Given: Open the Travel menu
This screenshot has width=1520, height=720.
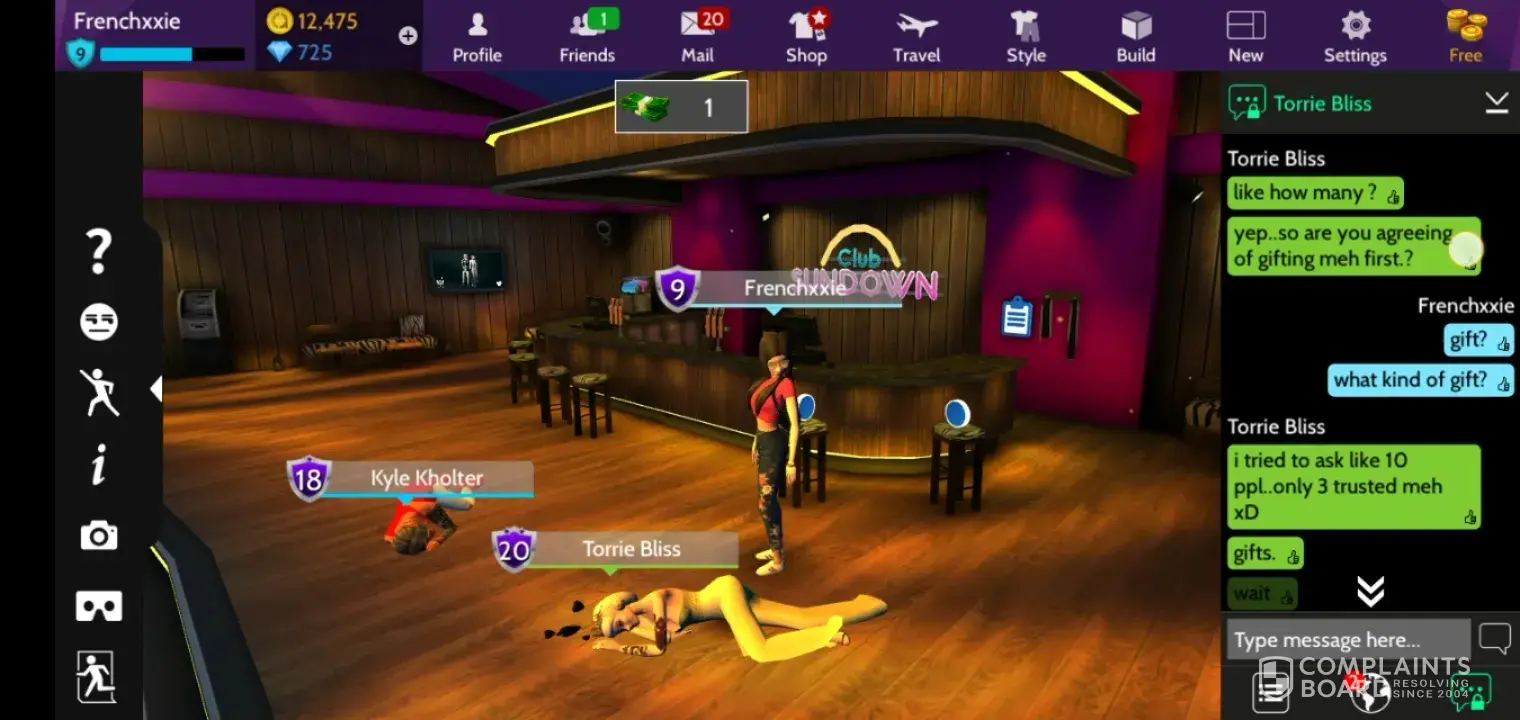Looking at the screenshot, I should coord(916,36).
